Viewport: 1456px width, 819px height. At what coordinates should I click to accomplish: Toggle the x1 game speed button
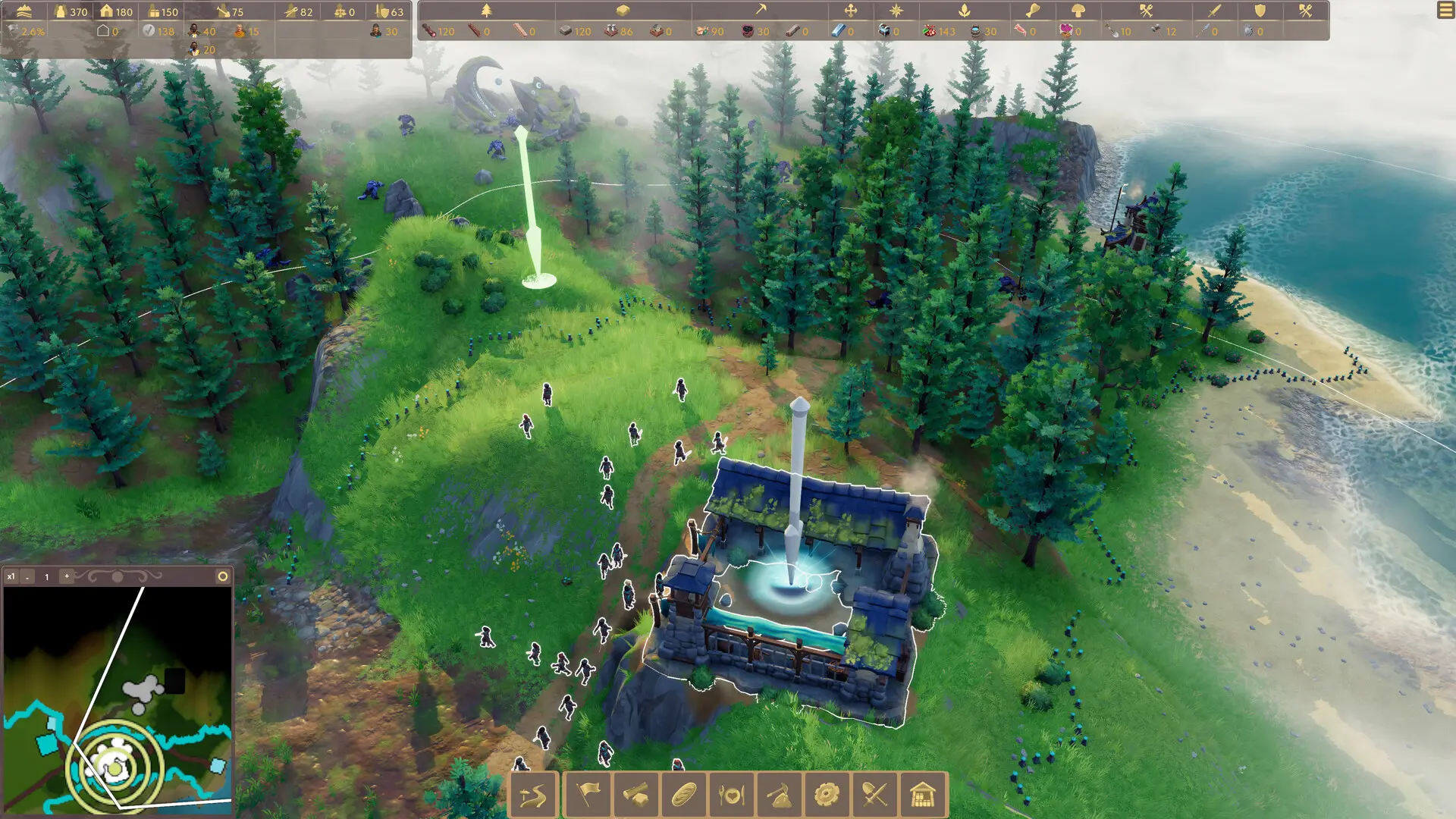click(x=13, y=576)
